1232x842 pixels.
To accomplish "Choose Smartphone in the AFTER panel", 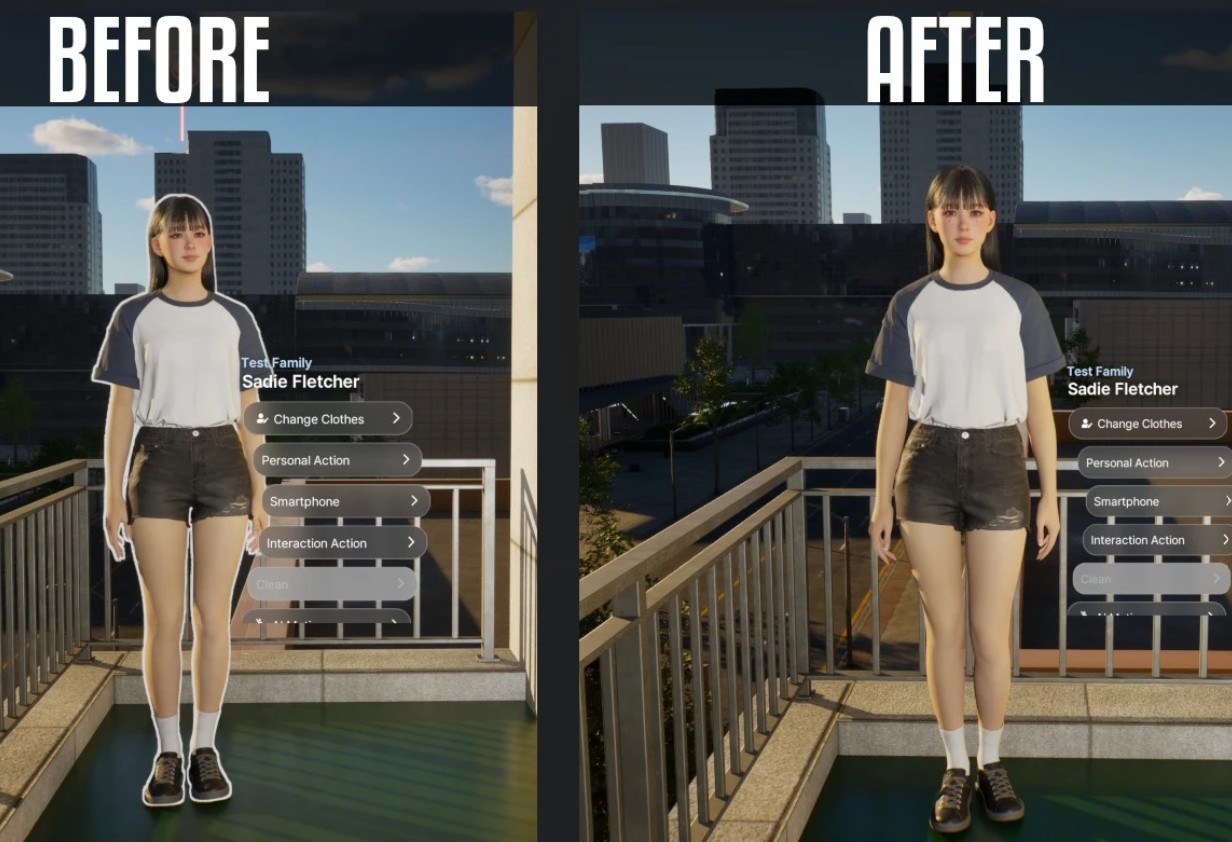I will click(1158, 501).
